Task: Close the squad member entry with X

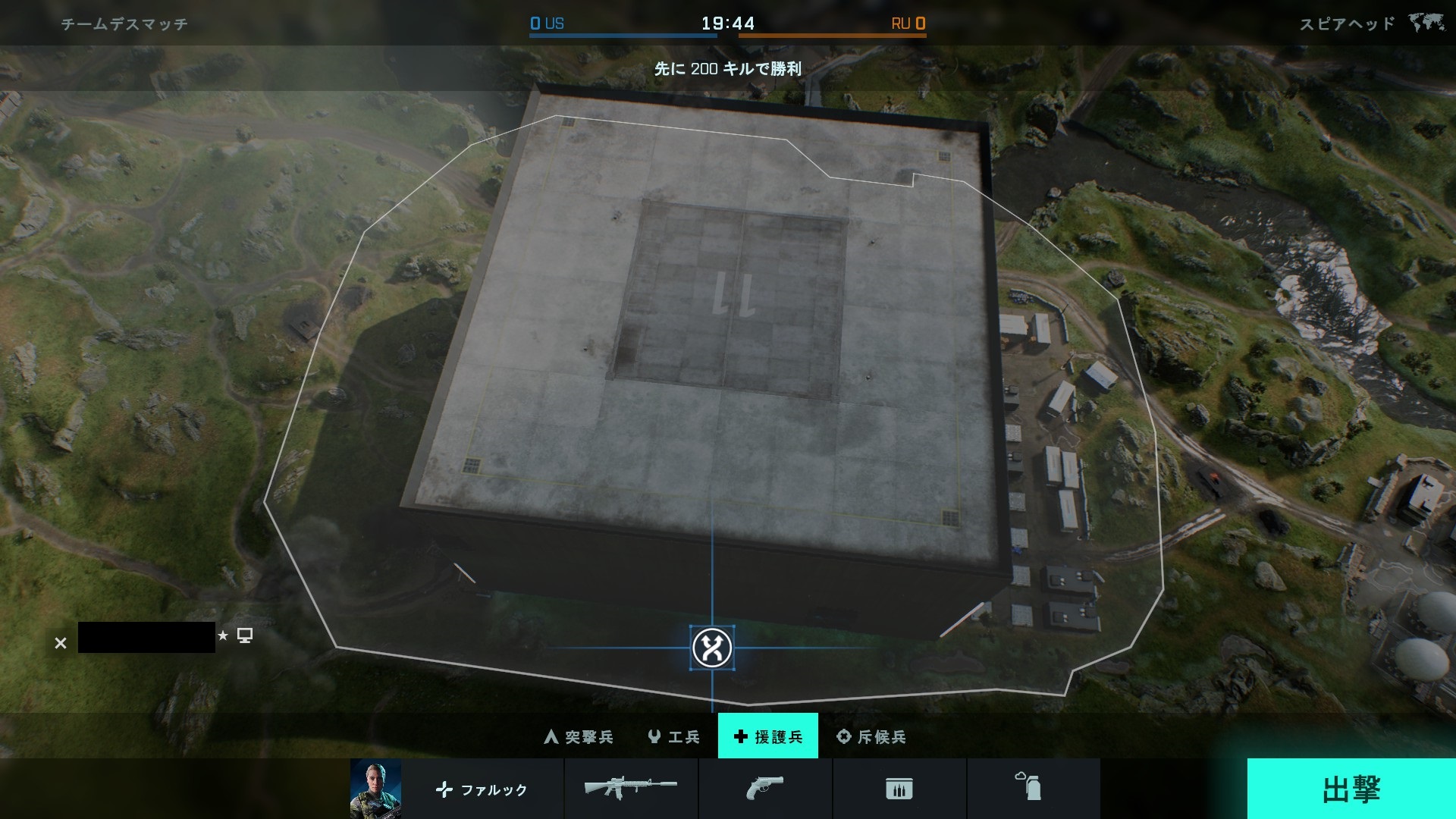Action: (61, 643)
